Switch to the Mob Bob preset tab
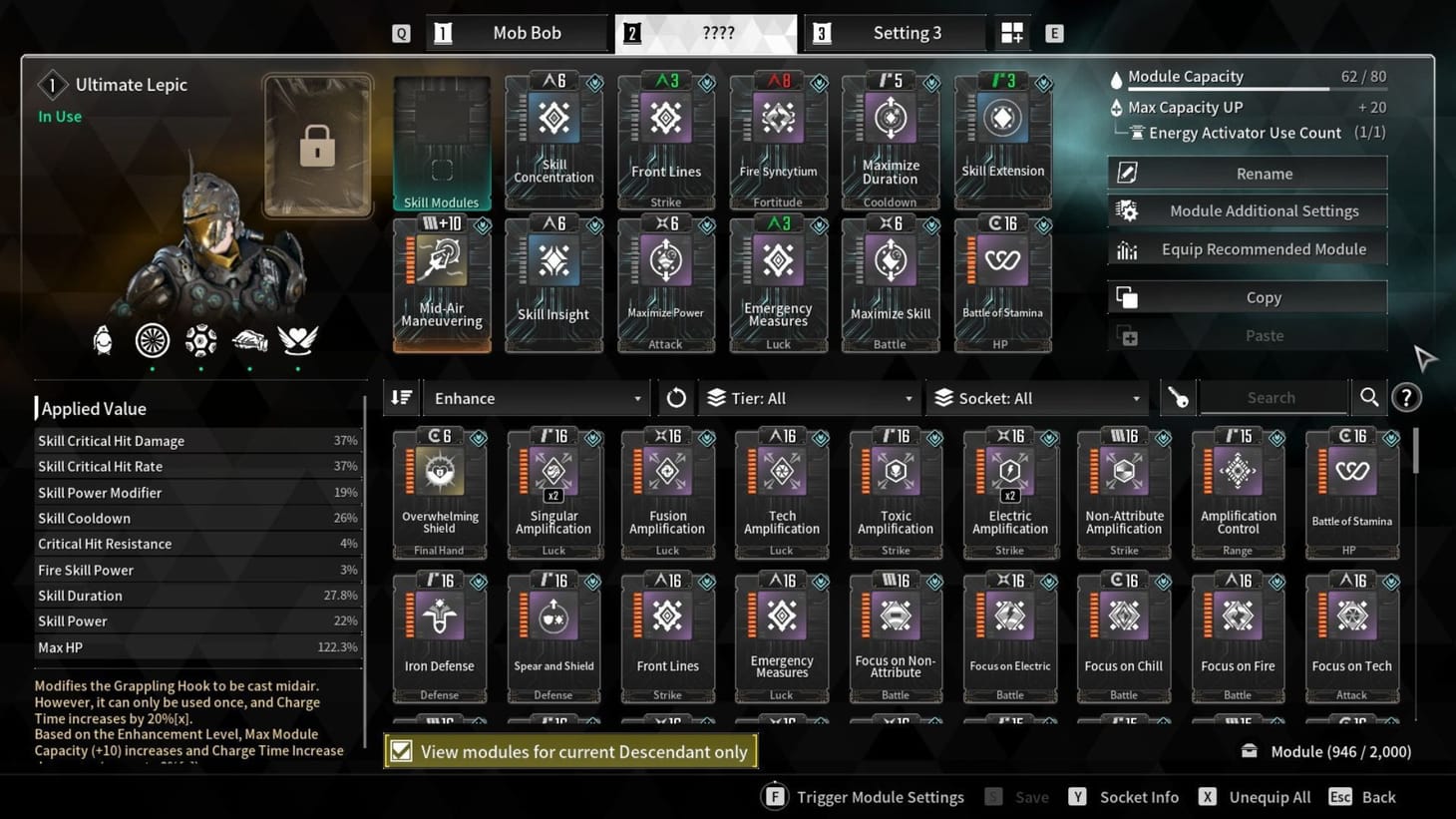 [x=518, y=32]
